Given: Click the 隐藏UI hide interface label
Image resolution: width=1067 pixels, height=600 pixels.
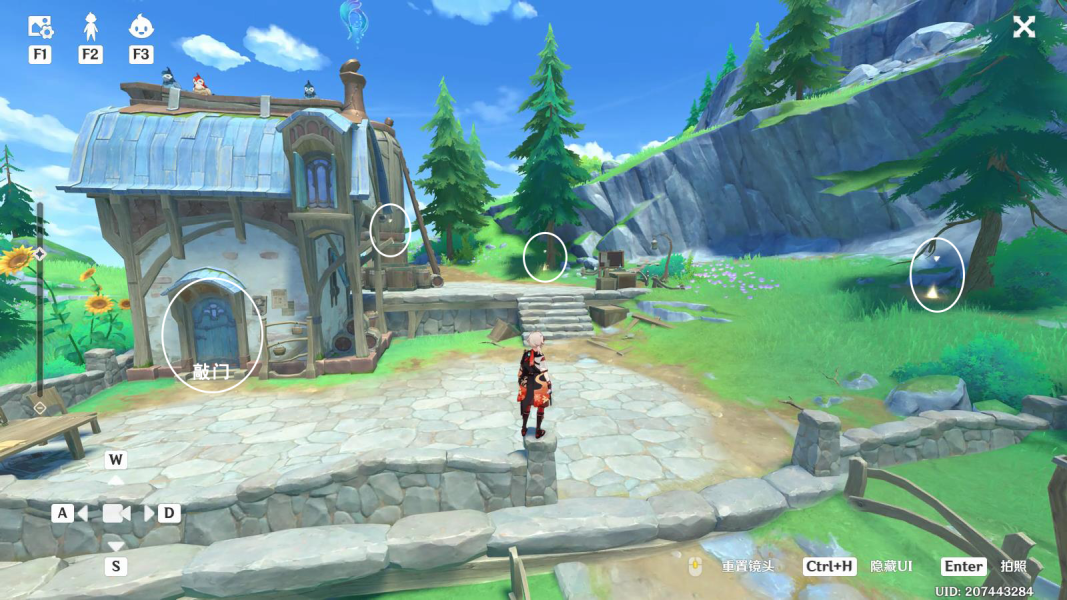Looking at the screenshot, I should [x=891, y=566].
